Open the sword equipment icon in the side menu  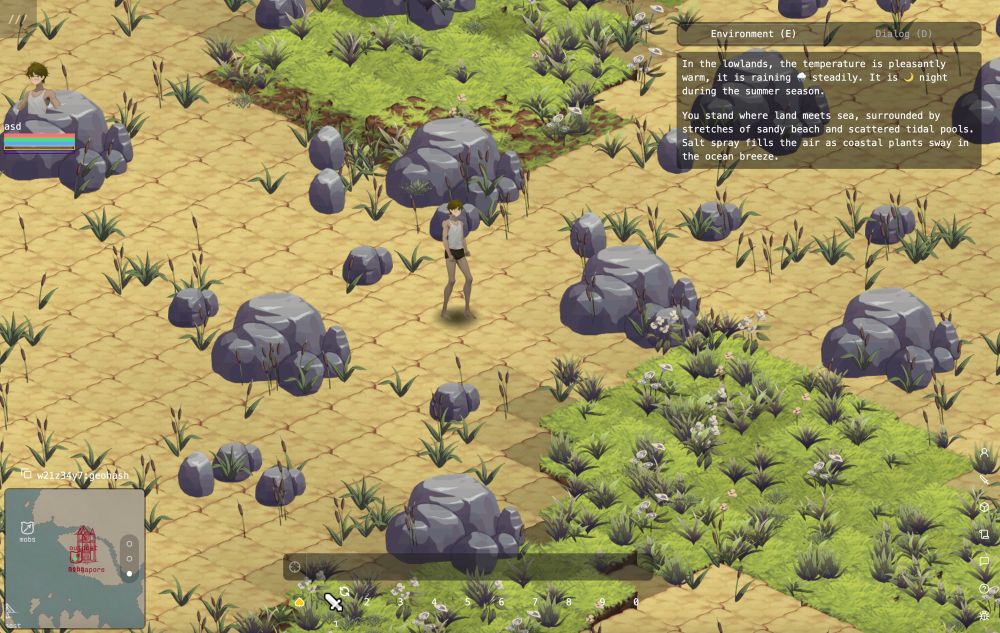(x=984, y=480)
